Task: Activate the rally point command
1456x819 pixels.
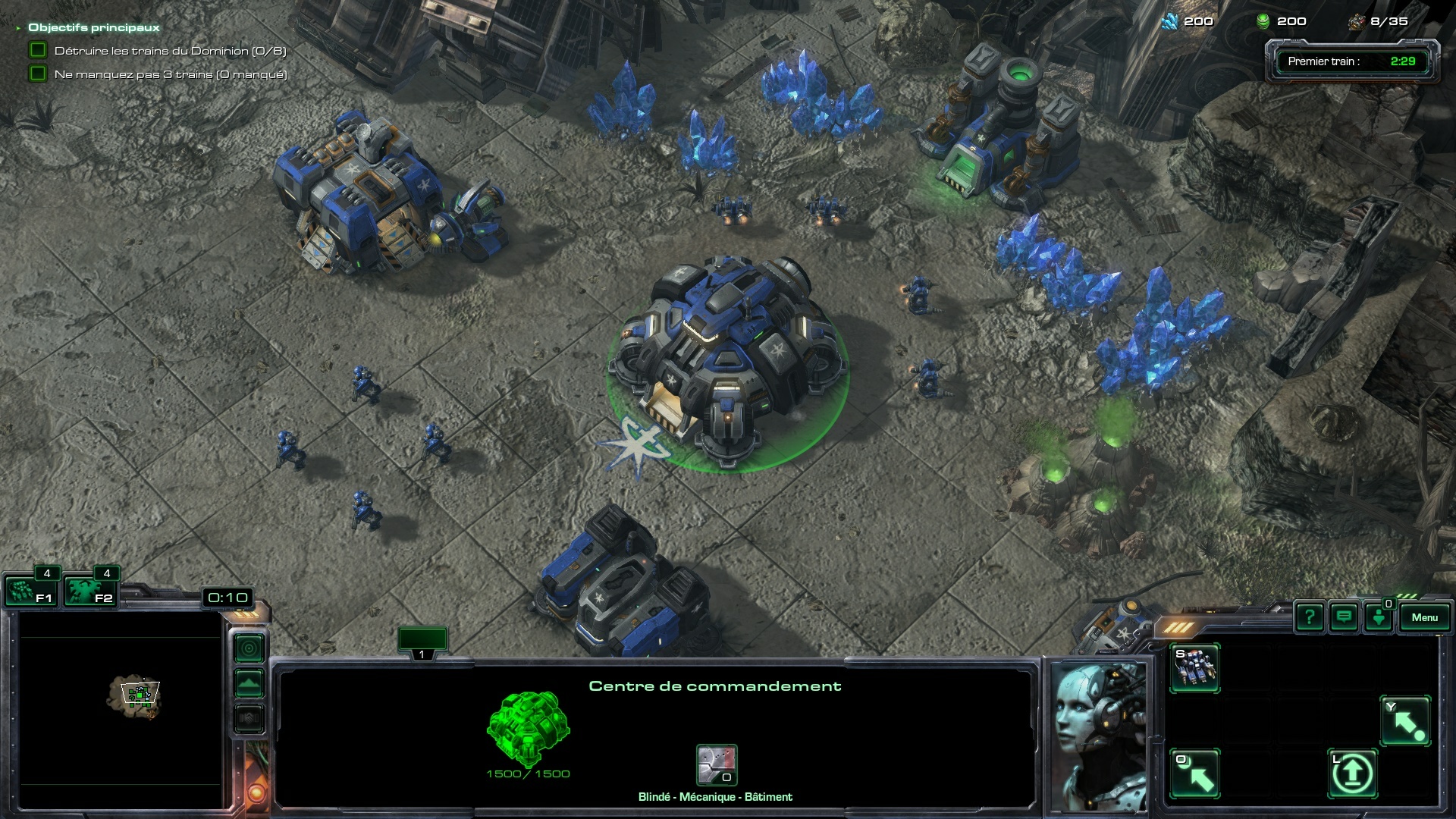Action: tap(1405, 721)
